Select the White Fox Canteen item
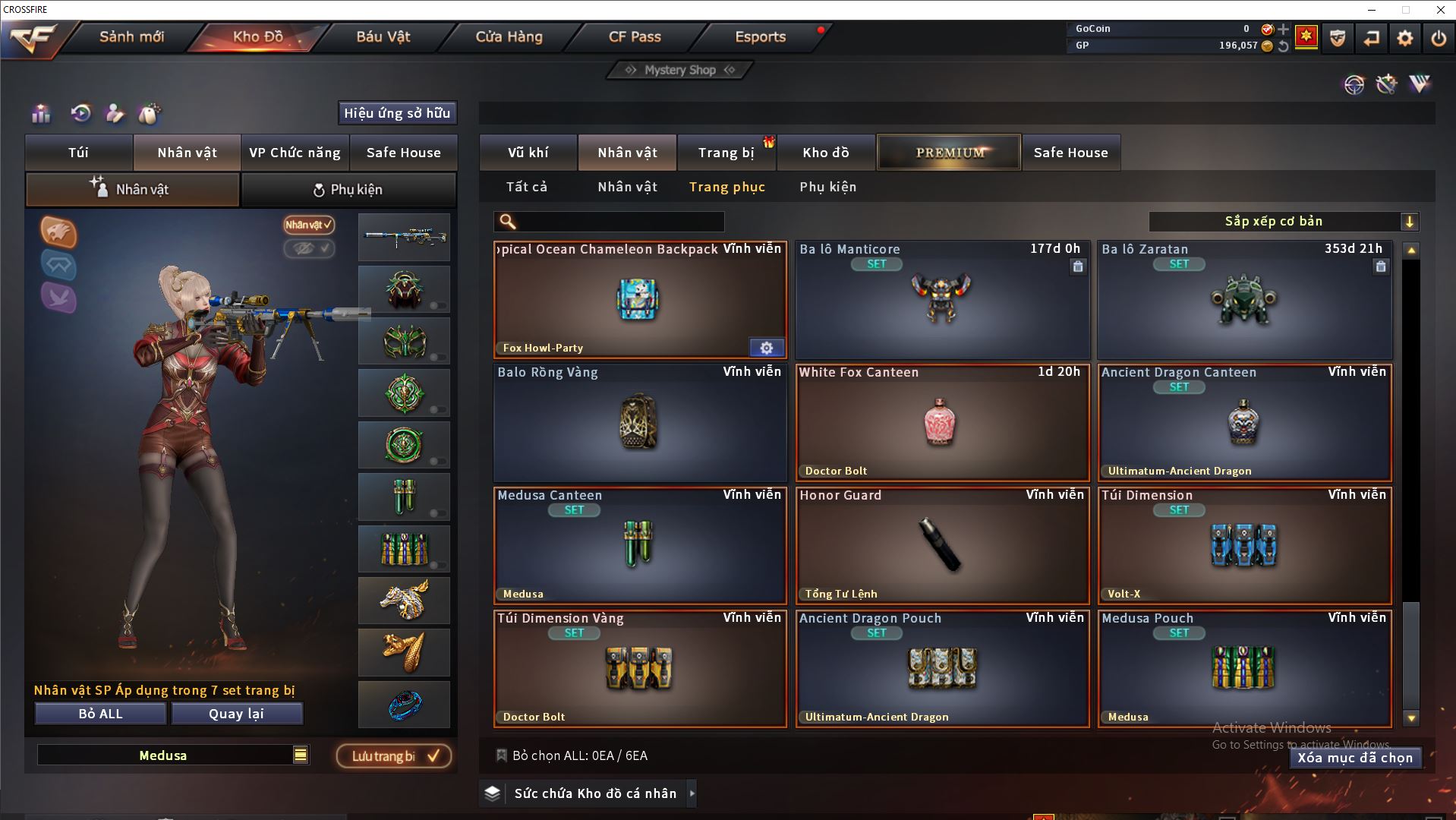 tap(941, 422)
